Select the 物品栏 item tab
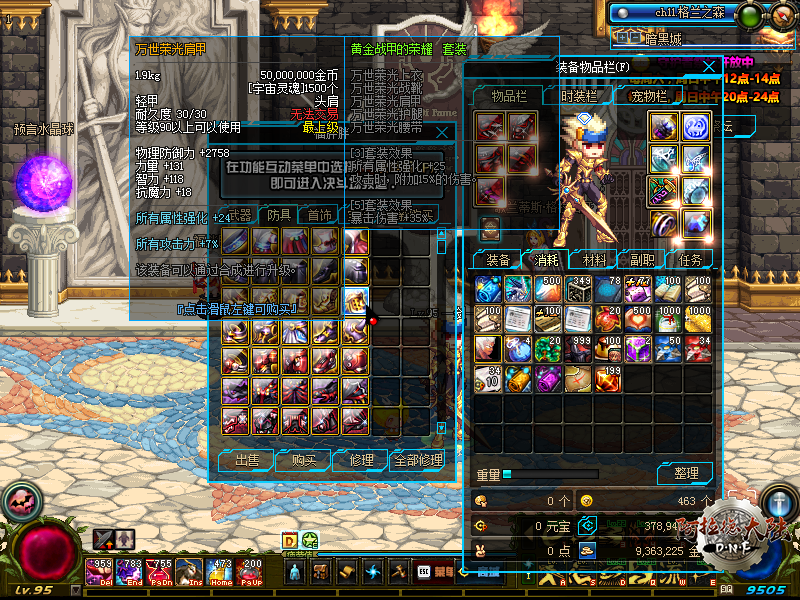Screen dimensions: 800x600 (x=509, y=96)
